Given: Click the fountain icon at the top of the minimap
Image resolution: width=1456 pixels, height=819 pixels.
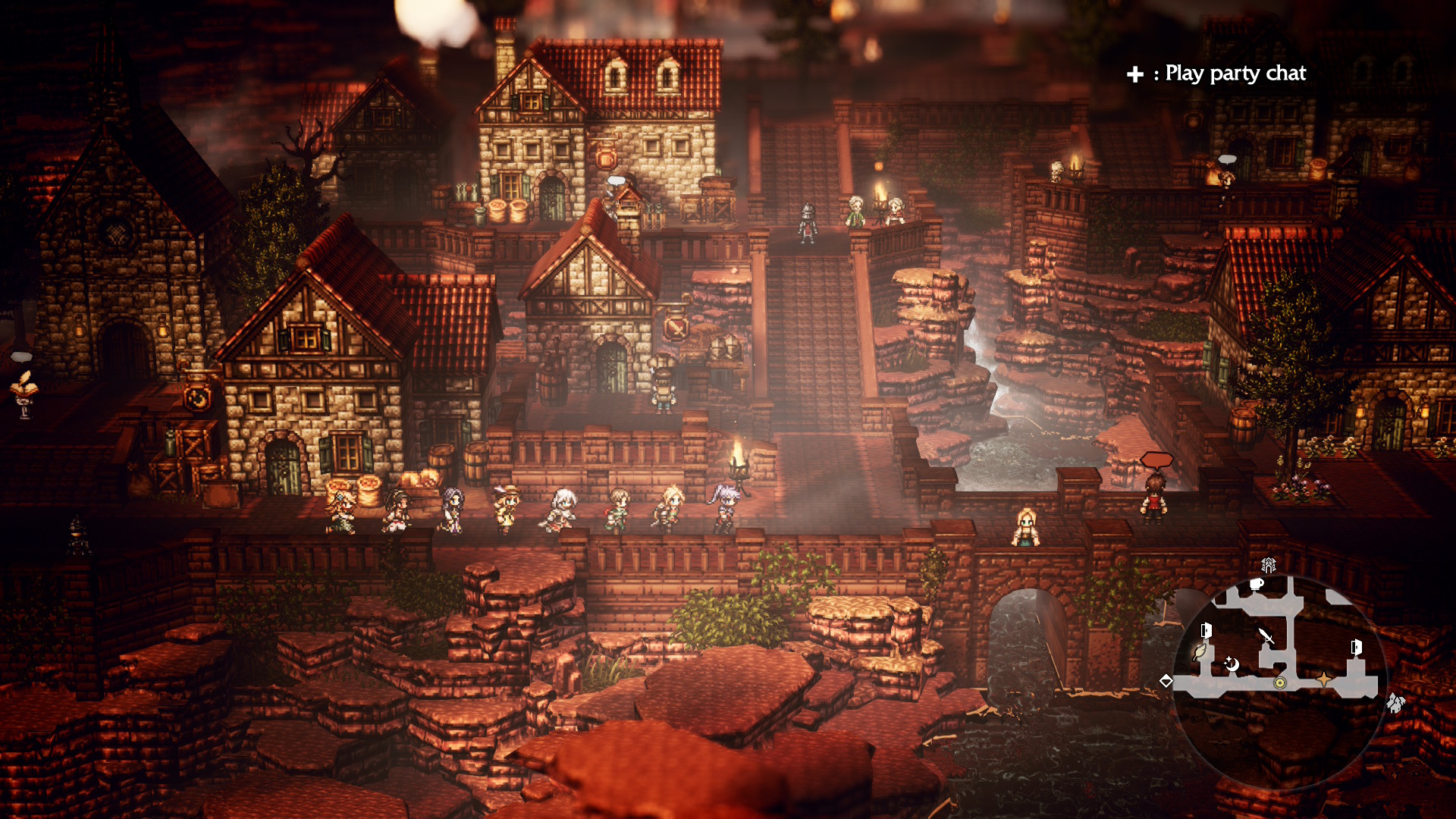Looking at the screenshot, I should click(1269, 565).
